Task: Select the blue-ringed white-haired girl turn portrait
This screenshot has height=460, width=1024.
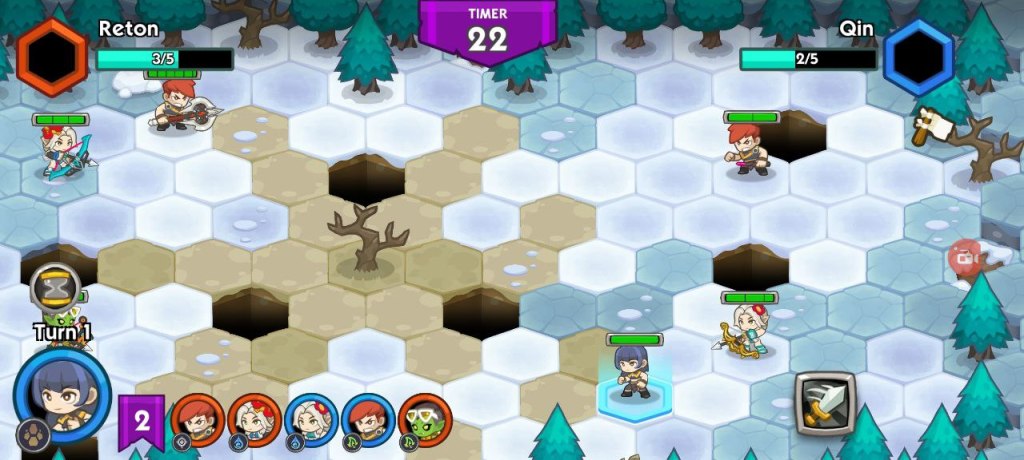Action: pos(311,420)
